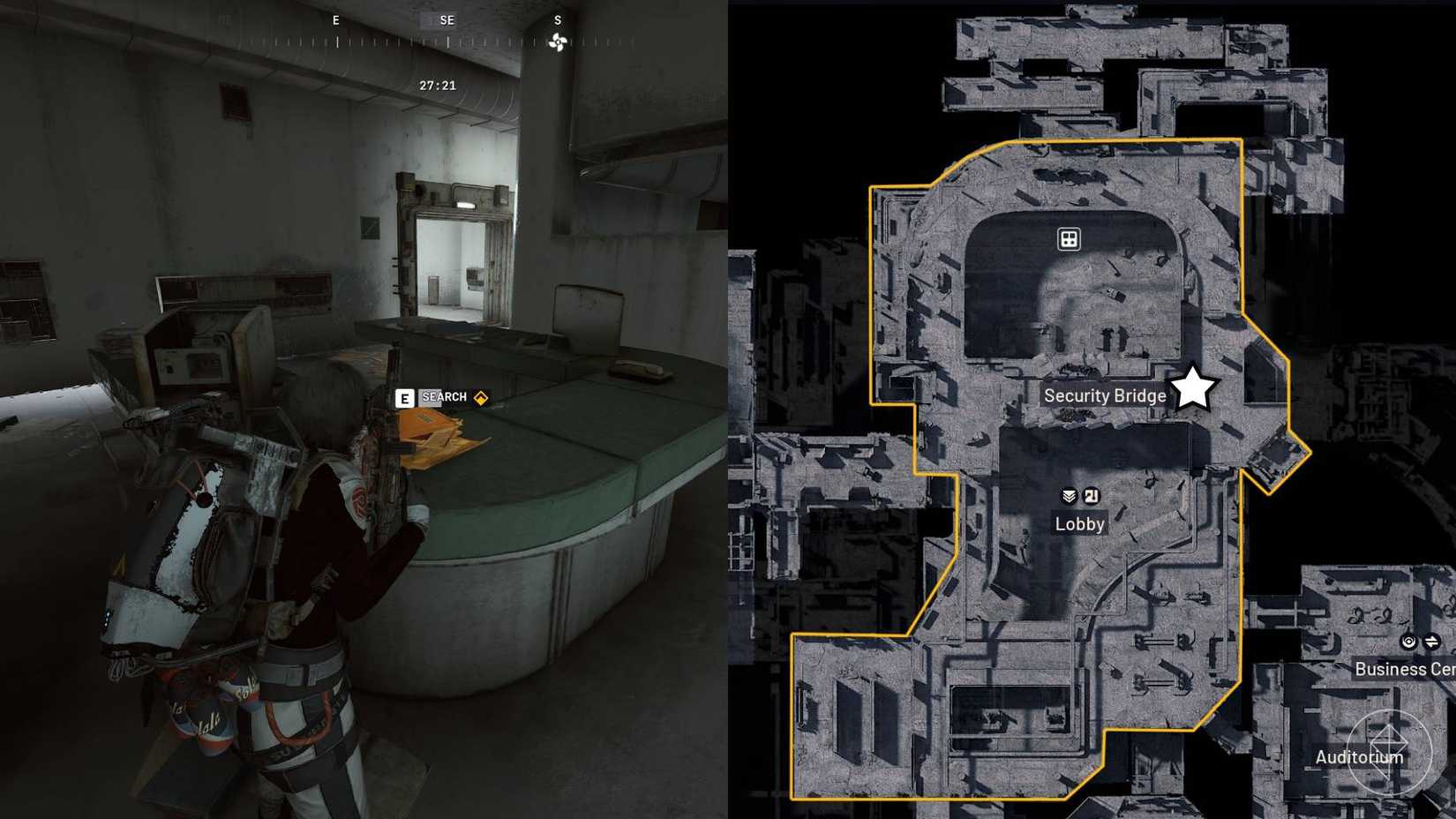The image size is (1456, 819).
Task: Expand the Auditorium area label
Action: [x=1359, y=757]
